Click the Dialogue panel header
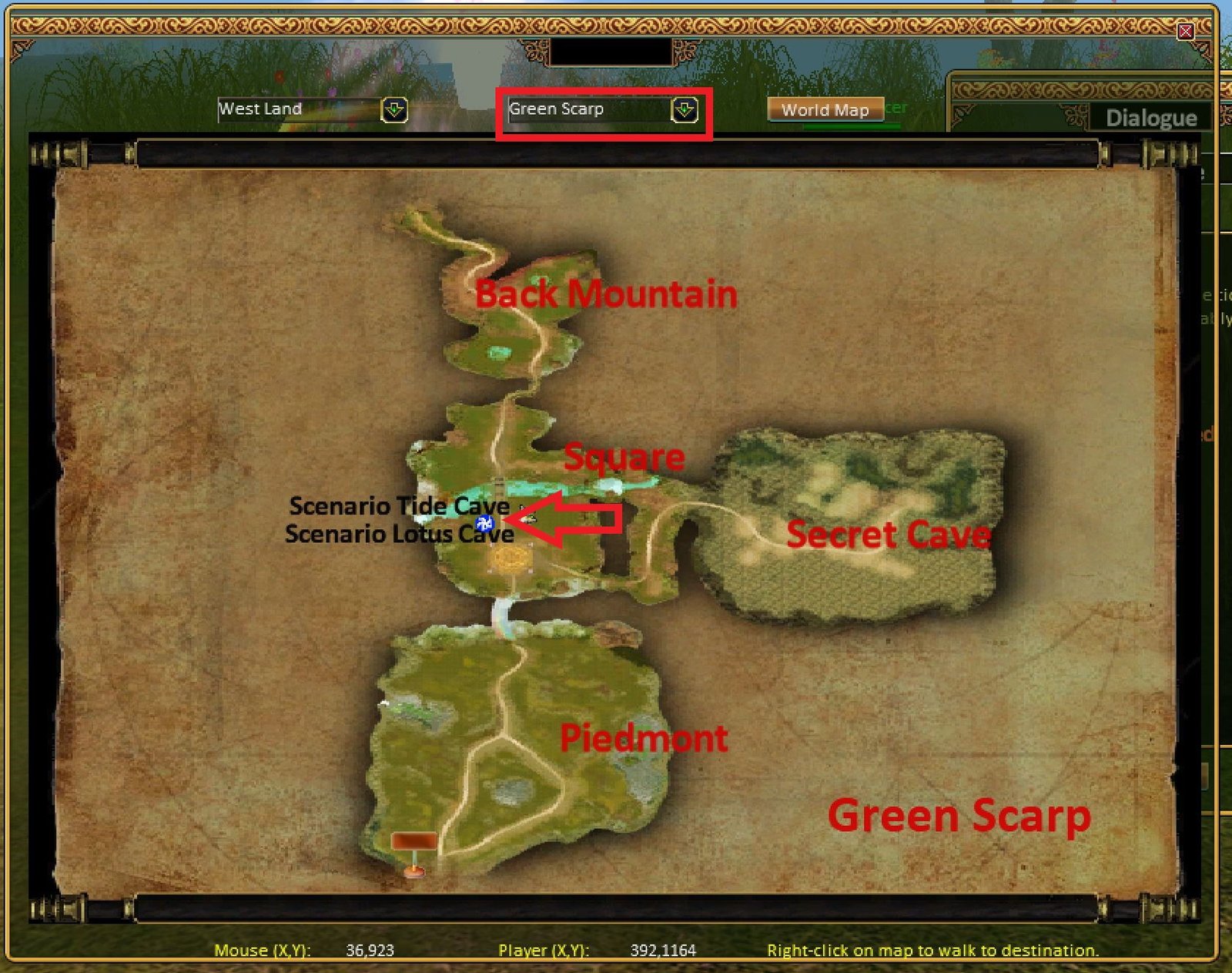 (1150, 118)
